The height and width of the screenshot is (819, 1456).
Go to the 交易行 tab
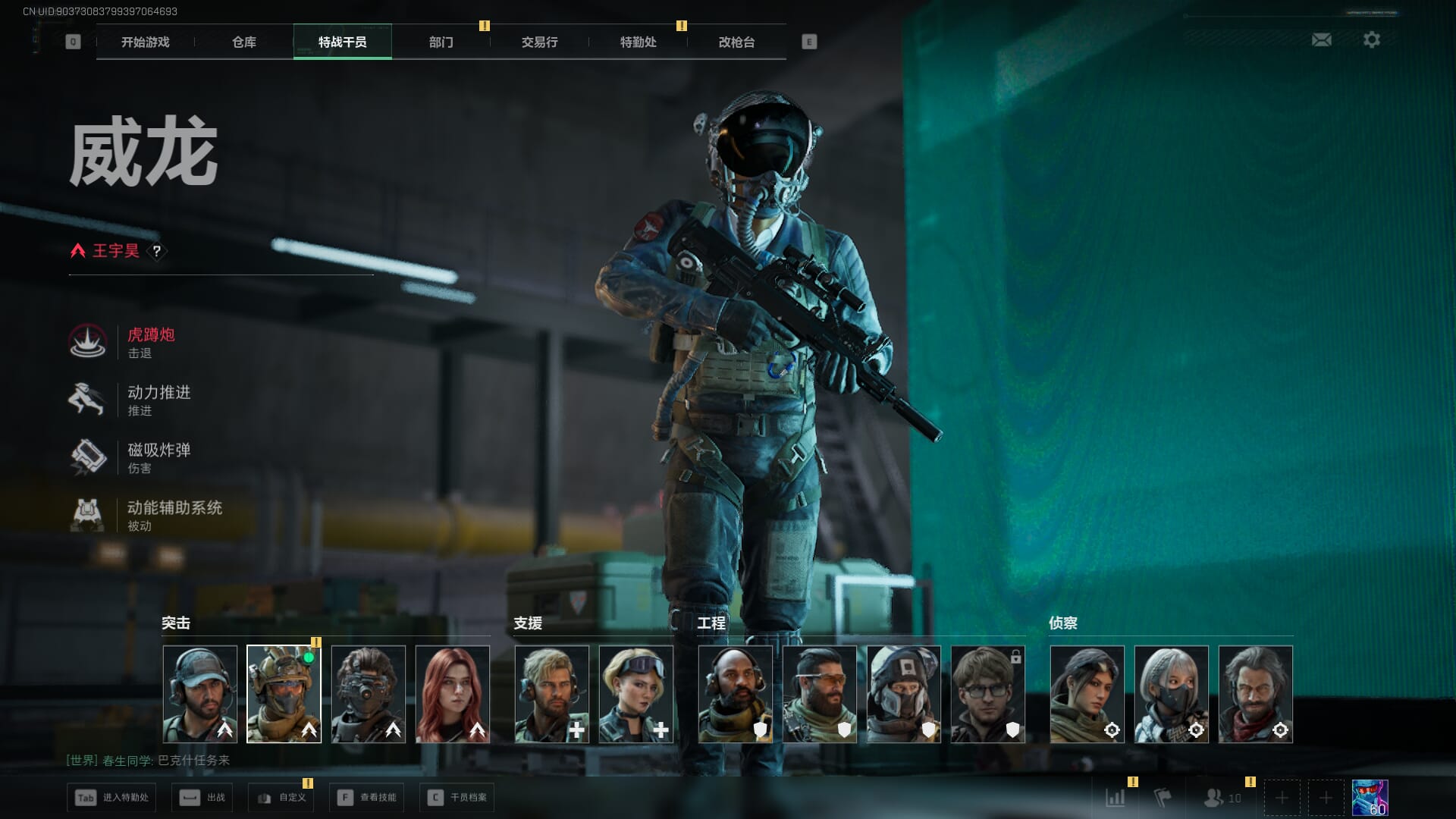tap(539, 42)
